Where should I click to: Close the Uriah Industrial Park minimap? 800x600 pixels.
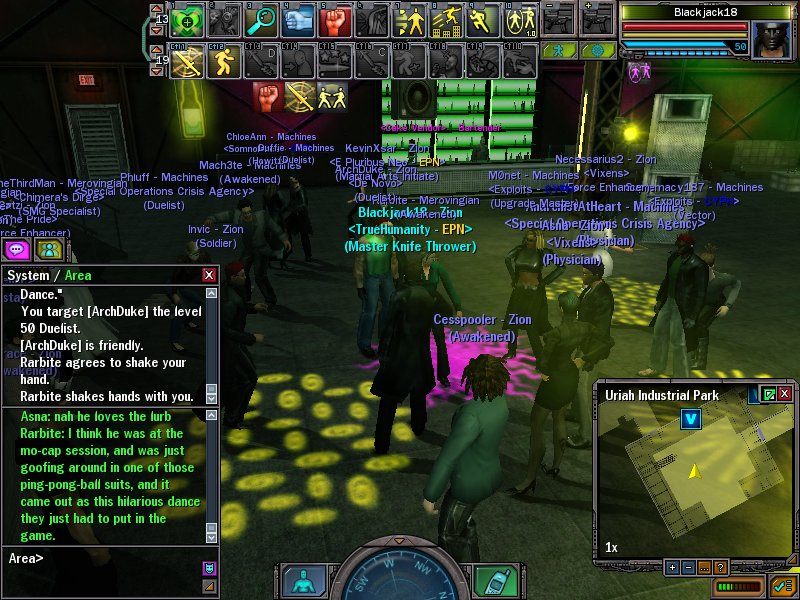pyautogui.click(x=786, y=395)
